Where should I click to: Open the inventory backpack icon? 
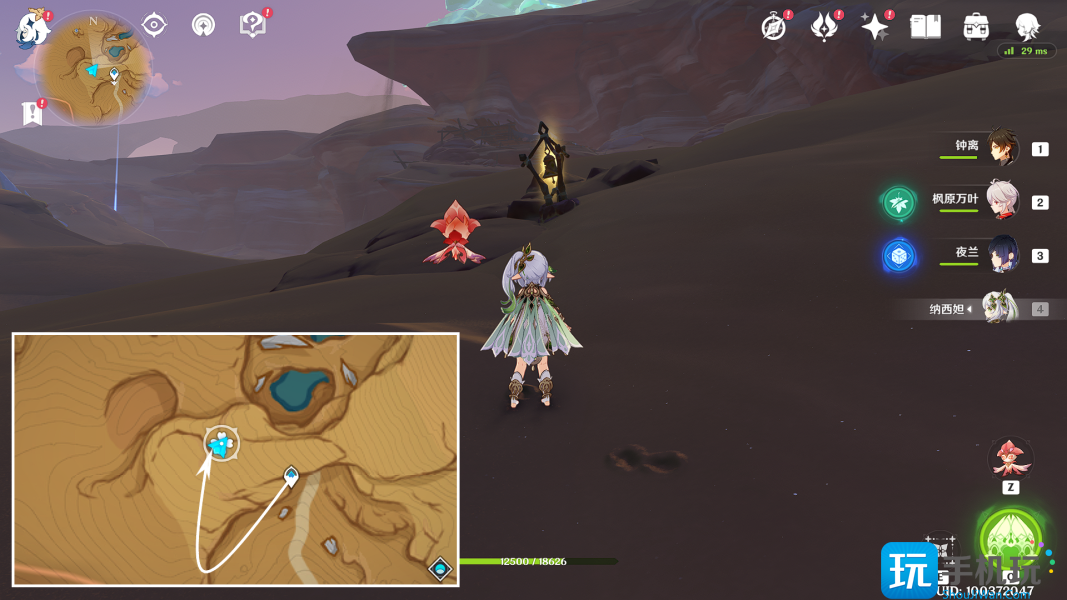[976, 27]
